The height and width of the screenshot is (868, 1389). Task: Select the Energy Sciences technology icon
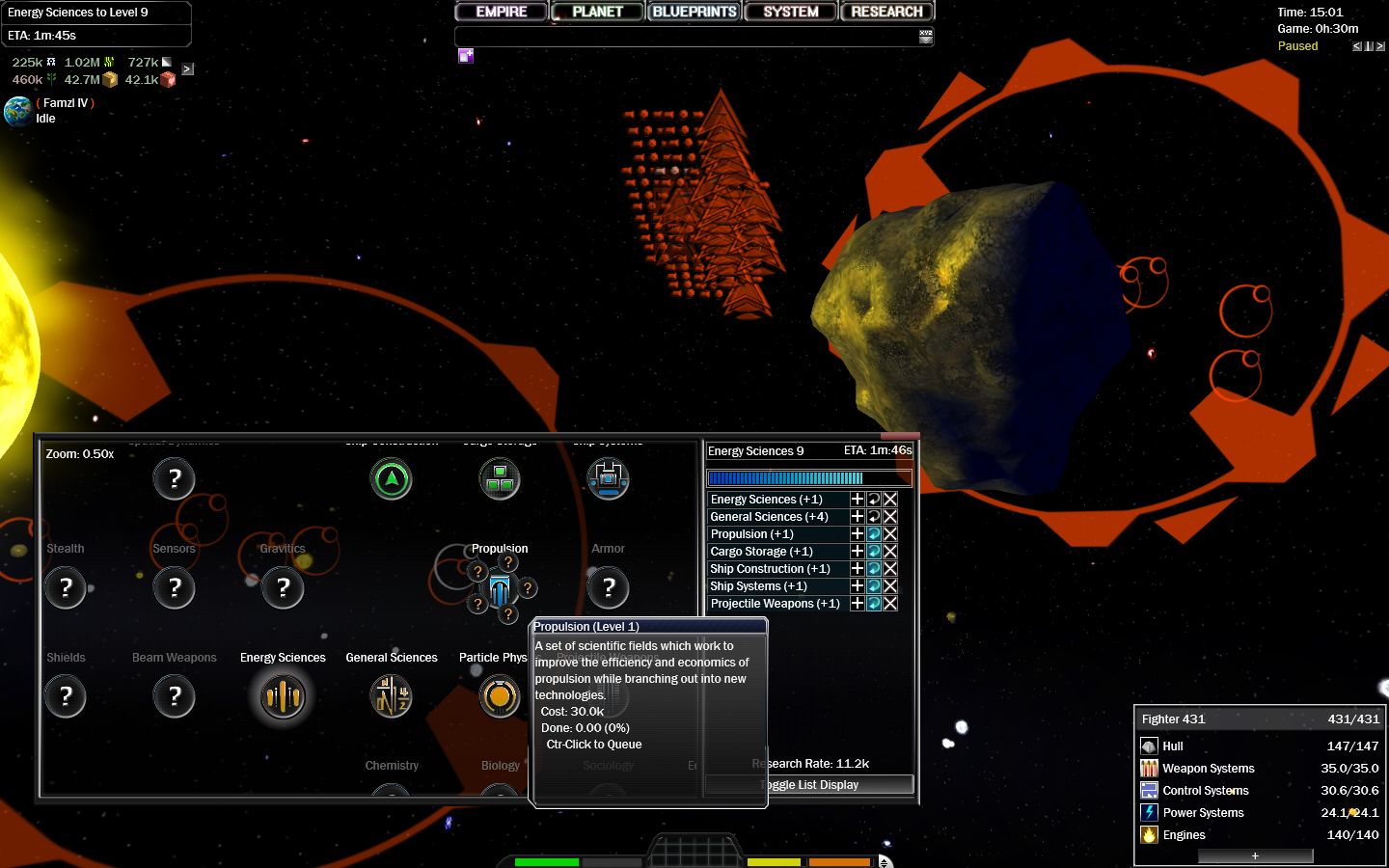283,695
